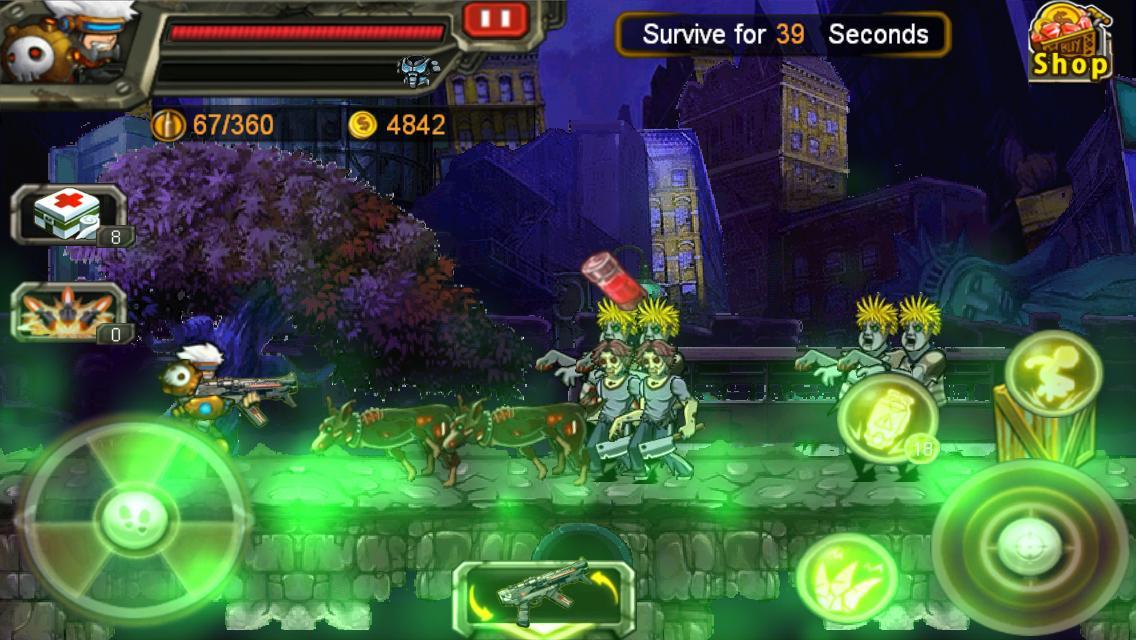Switch weapon using the gun swap button
The width and height of the screenshot is (1136, 640).
pos(543,594)
